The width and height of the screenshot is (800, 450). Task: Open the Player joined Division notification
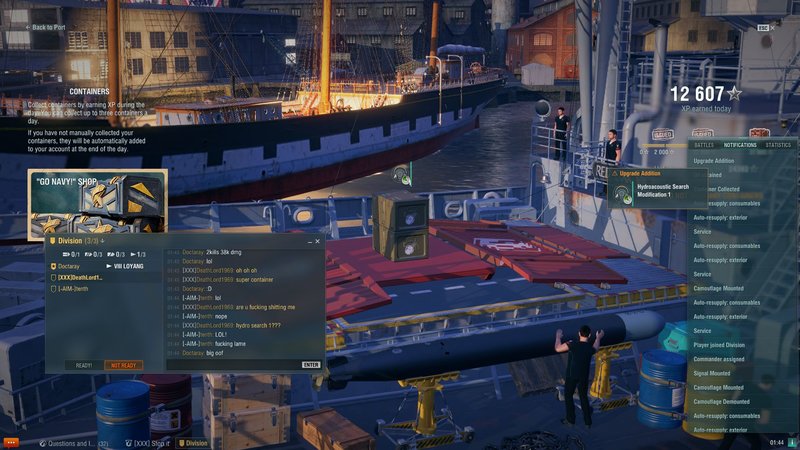724,345
